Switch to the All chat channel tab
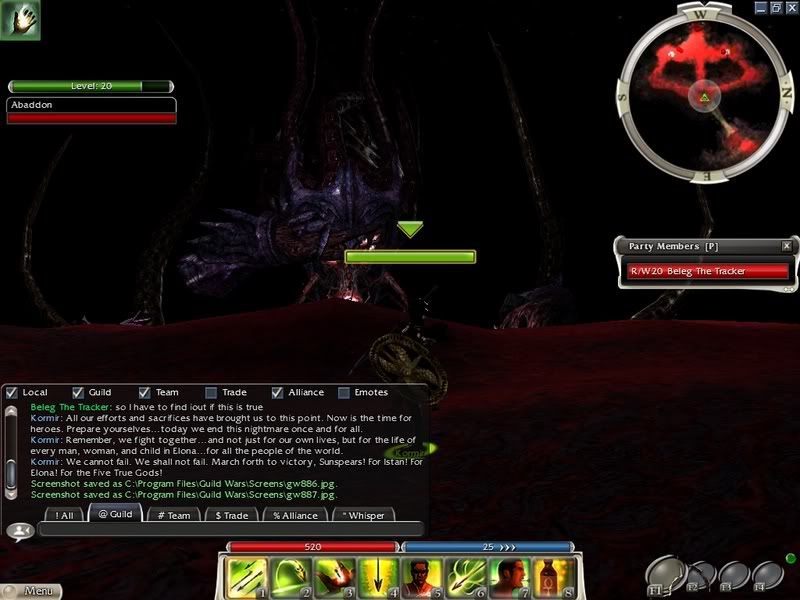 coord(65,515)
